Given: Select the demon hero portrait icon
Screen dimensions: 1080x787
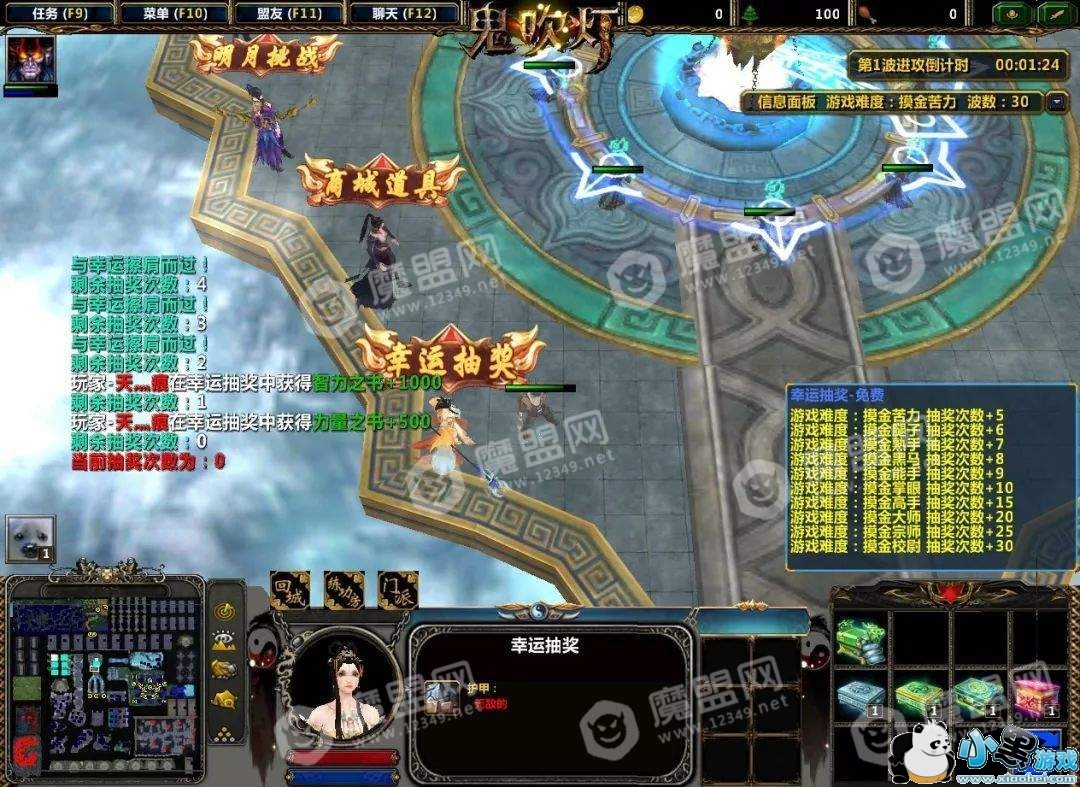Looking at the screenshot, I should point(30,60).
